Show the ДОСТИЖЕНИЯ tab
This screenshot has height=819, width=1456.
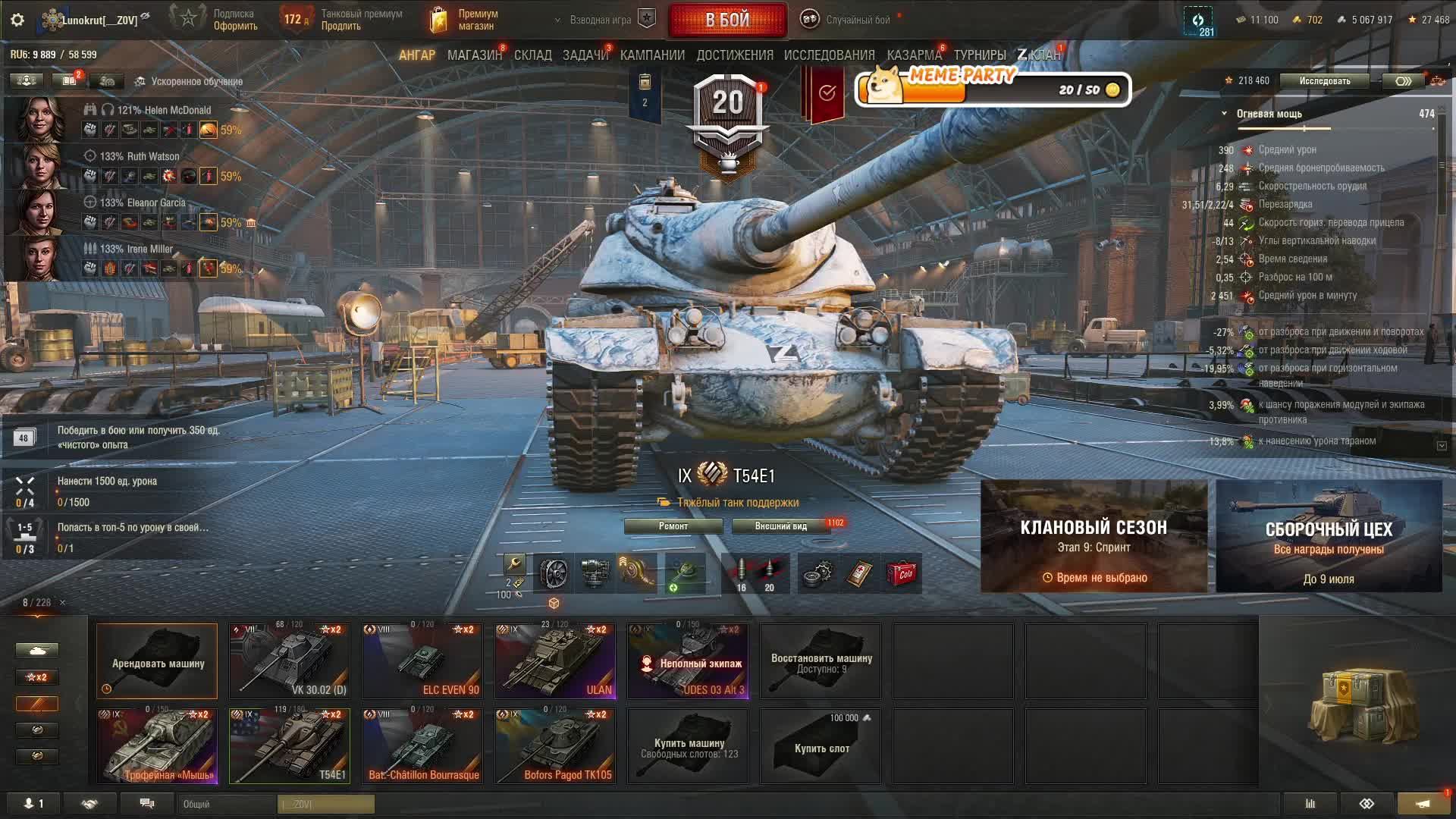click(x=734, y=55)
